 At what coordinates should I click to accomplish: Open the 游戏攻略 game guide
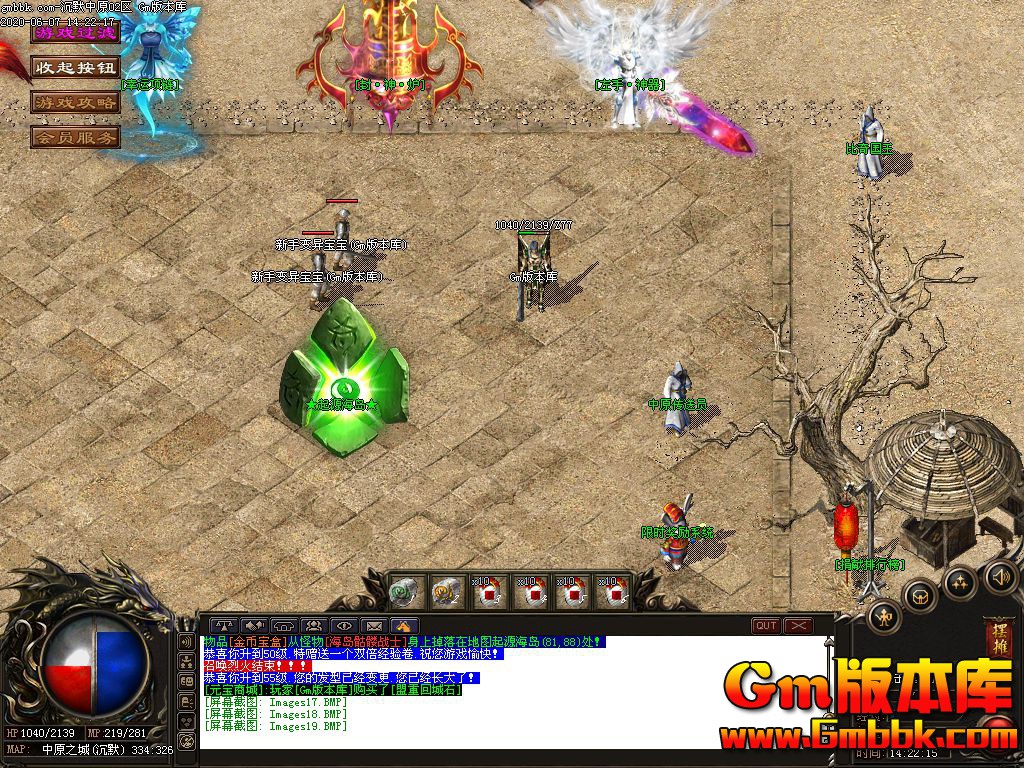(x=75, y=102)
